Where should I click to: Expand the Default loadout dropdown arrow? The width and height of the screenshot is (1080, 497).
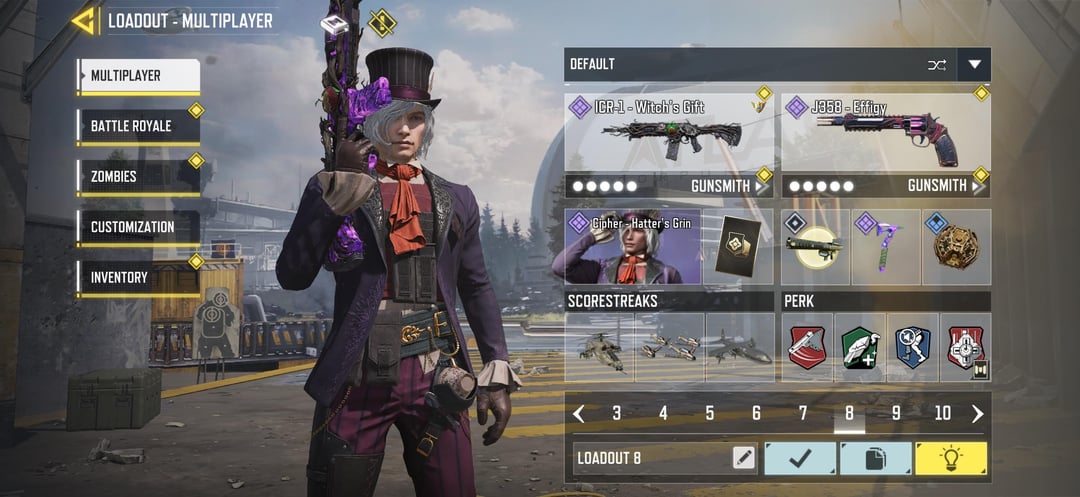(x=974, y=65)
